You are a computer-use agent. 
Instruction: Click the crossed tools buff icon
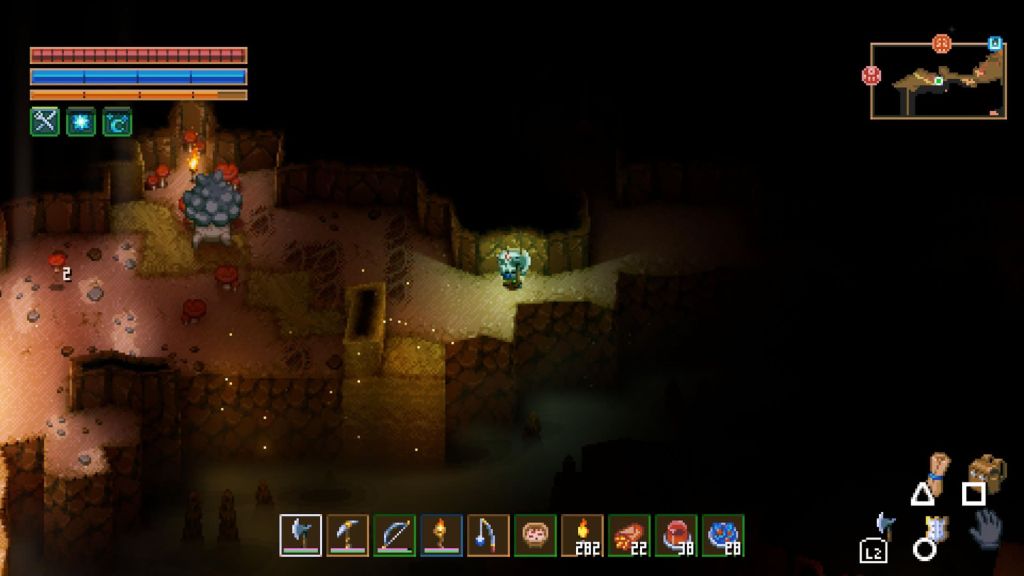(45, 121)
